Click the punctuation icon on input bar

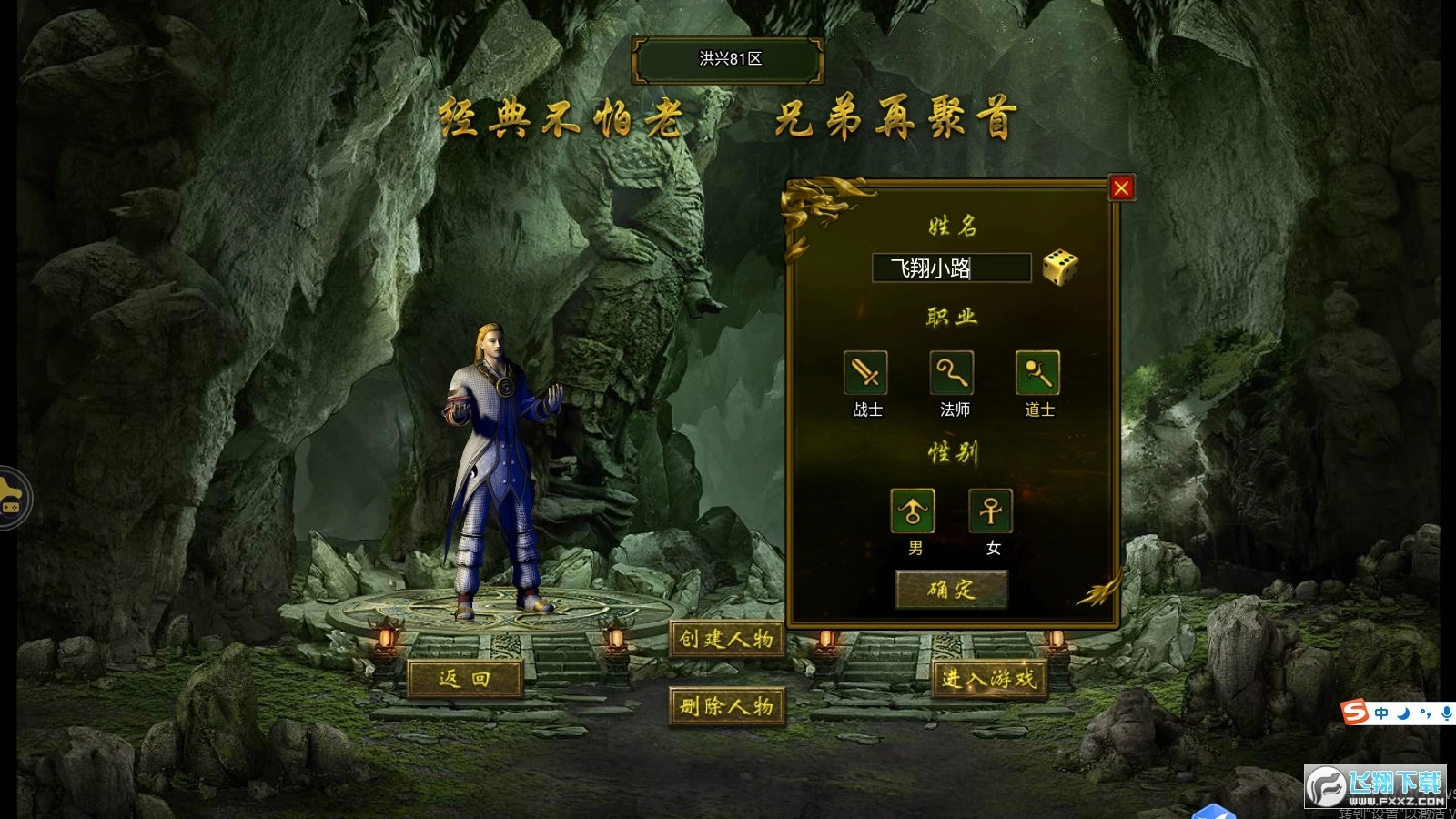1425,714
